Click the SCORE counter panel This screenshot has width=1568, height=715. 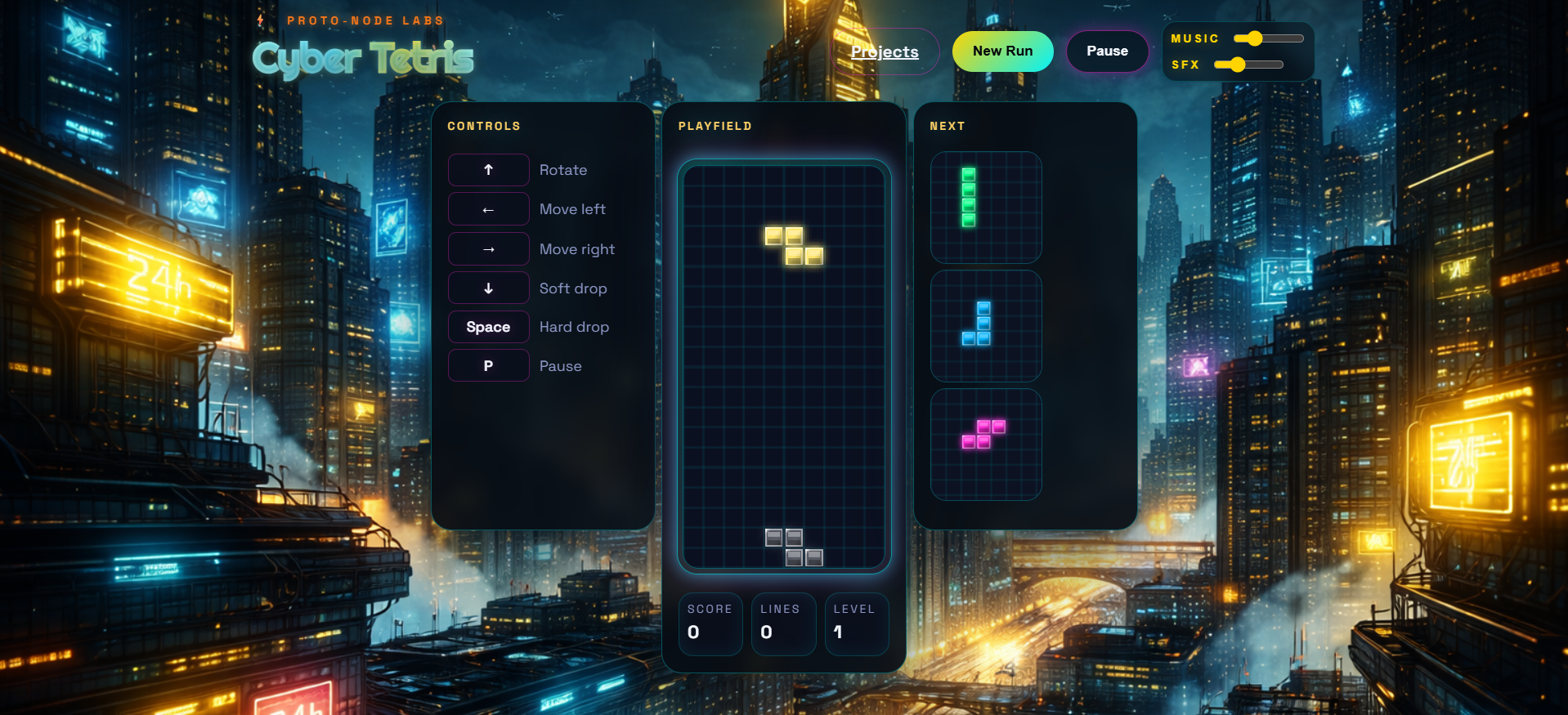click(710, 623)
